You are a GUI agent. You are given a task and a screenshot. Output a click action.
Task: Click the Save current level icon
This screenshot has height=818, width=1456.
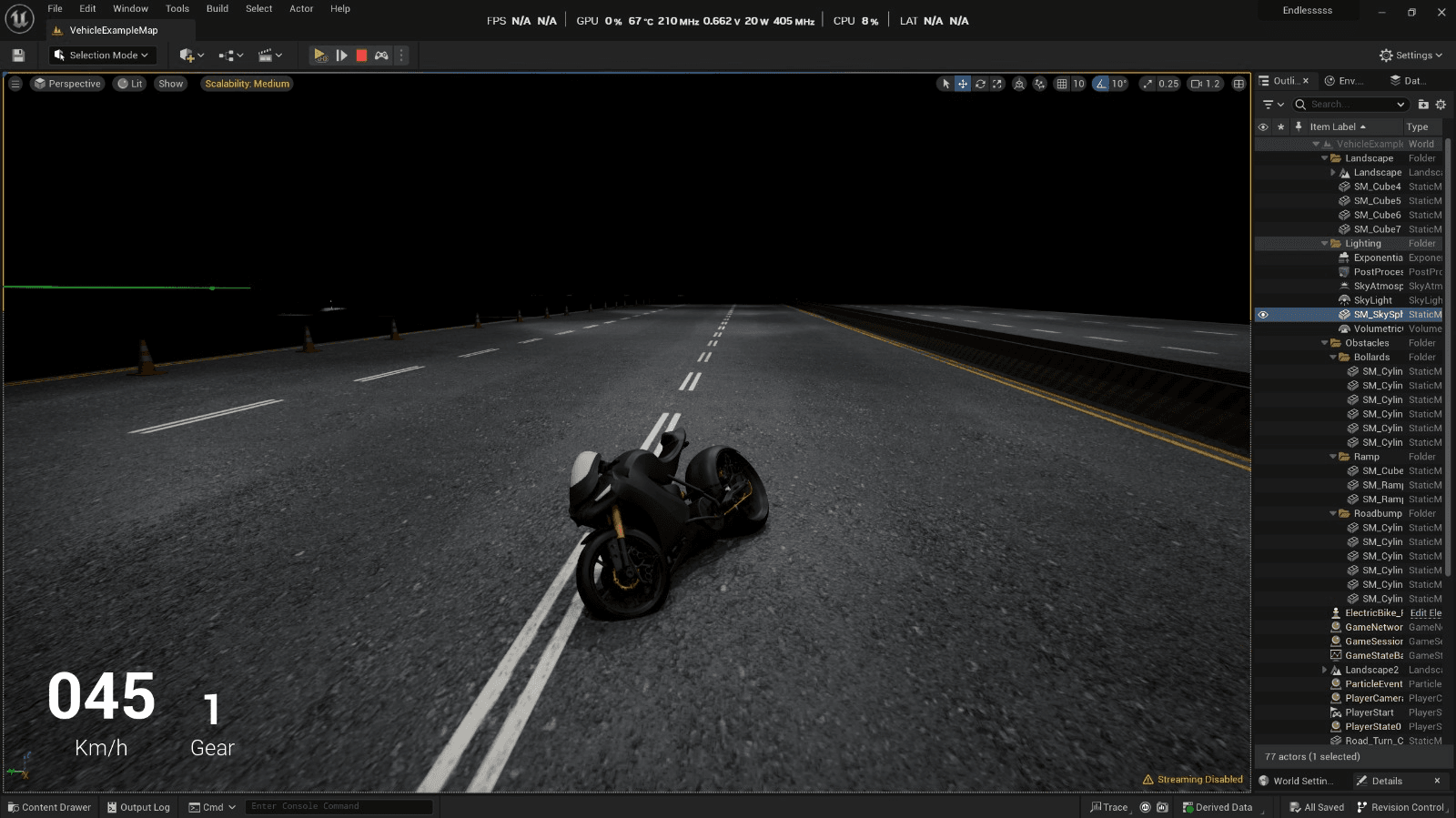(x=17, y=55)
